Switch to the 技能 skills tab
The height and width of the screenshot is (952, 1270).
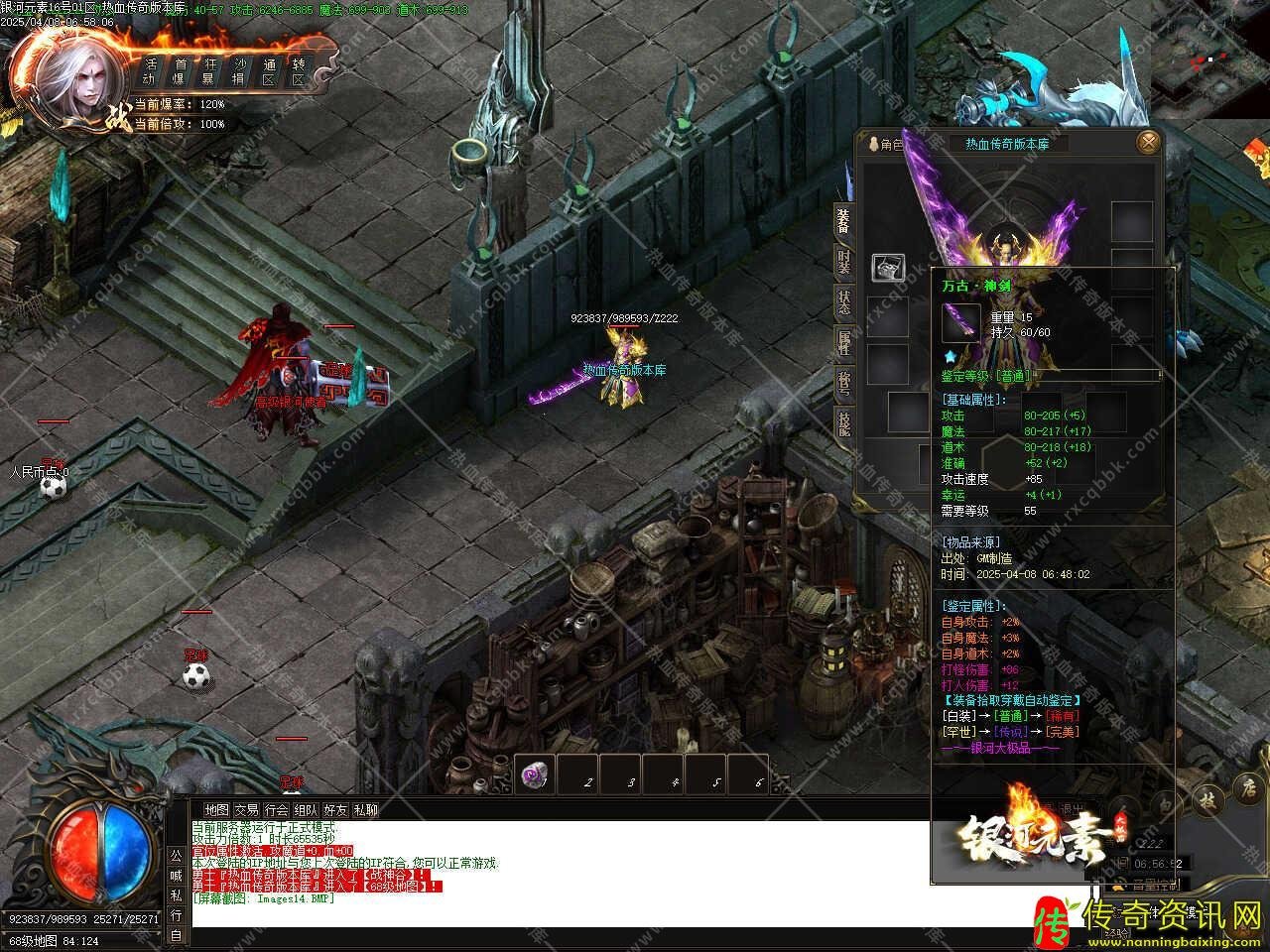point(843,422)
